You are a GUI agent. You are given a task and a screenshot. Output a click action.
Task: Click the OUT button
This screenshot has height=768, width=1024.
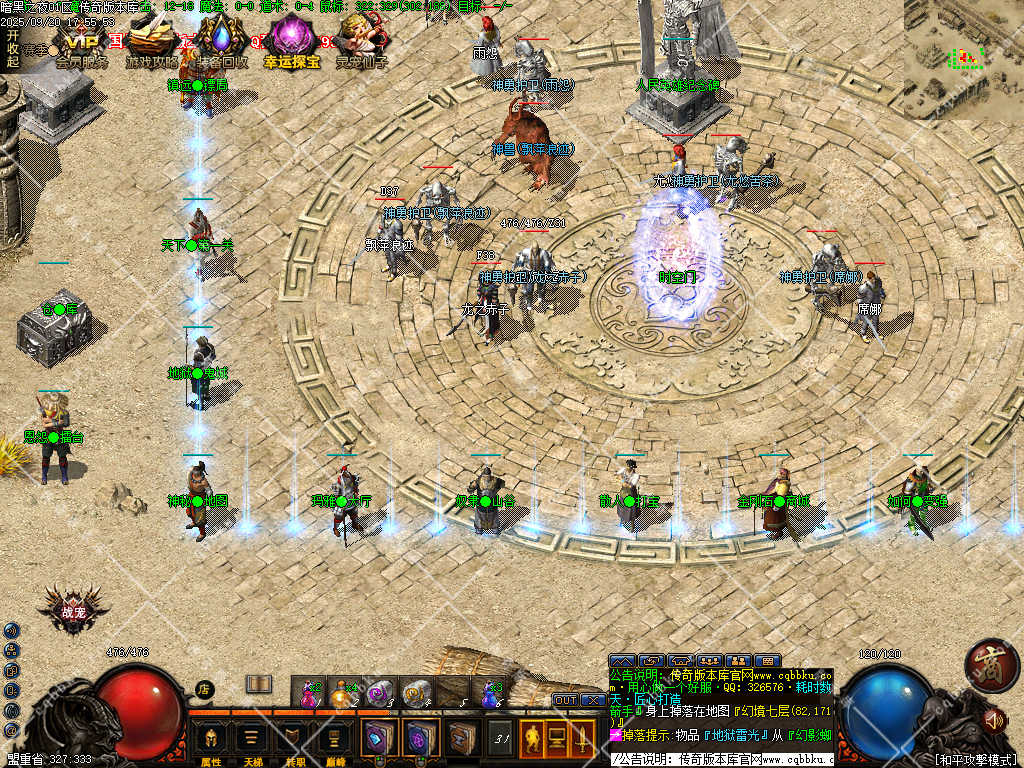click(x=565, y=700)
